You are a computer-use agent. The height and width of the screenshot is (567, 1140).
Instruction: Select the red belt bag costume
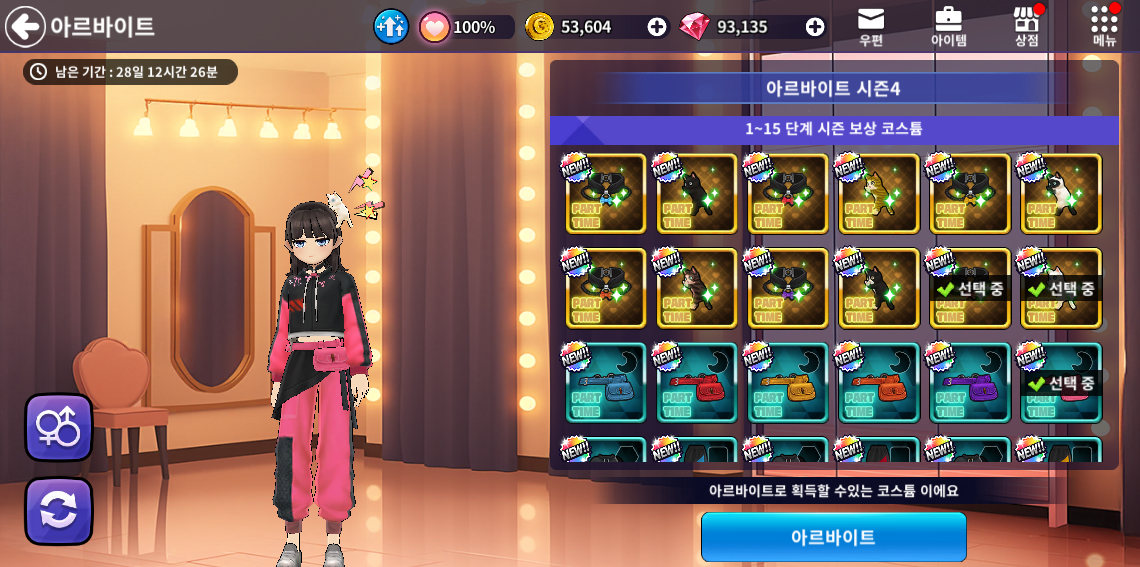point(697,383)
